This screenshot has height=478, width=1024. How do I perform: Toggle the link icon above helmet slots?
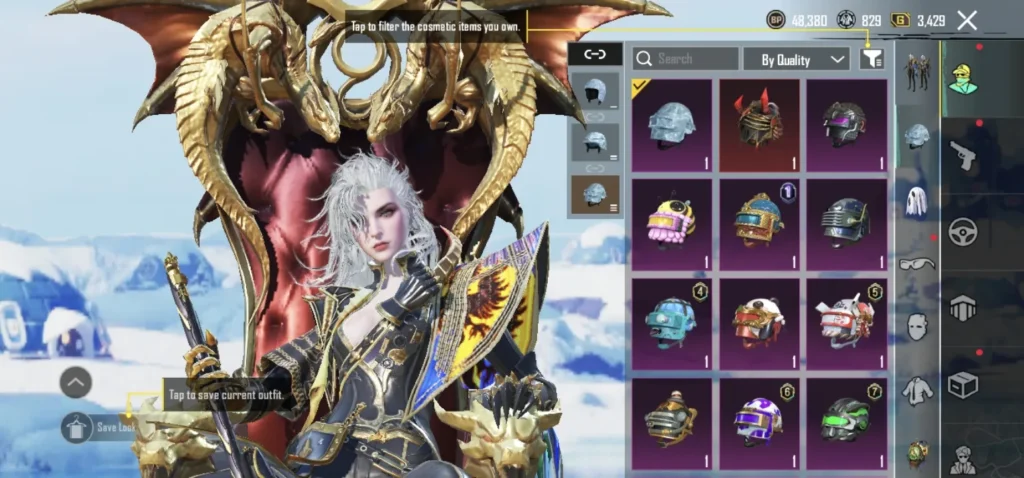tap(595, 54)
